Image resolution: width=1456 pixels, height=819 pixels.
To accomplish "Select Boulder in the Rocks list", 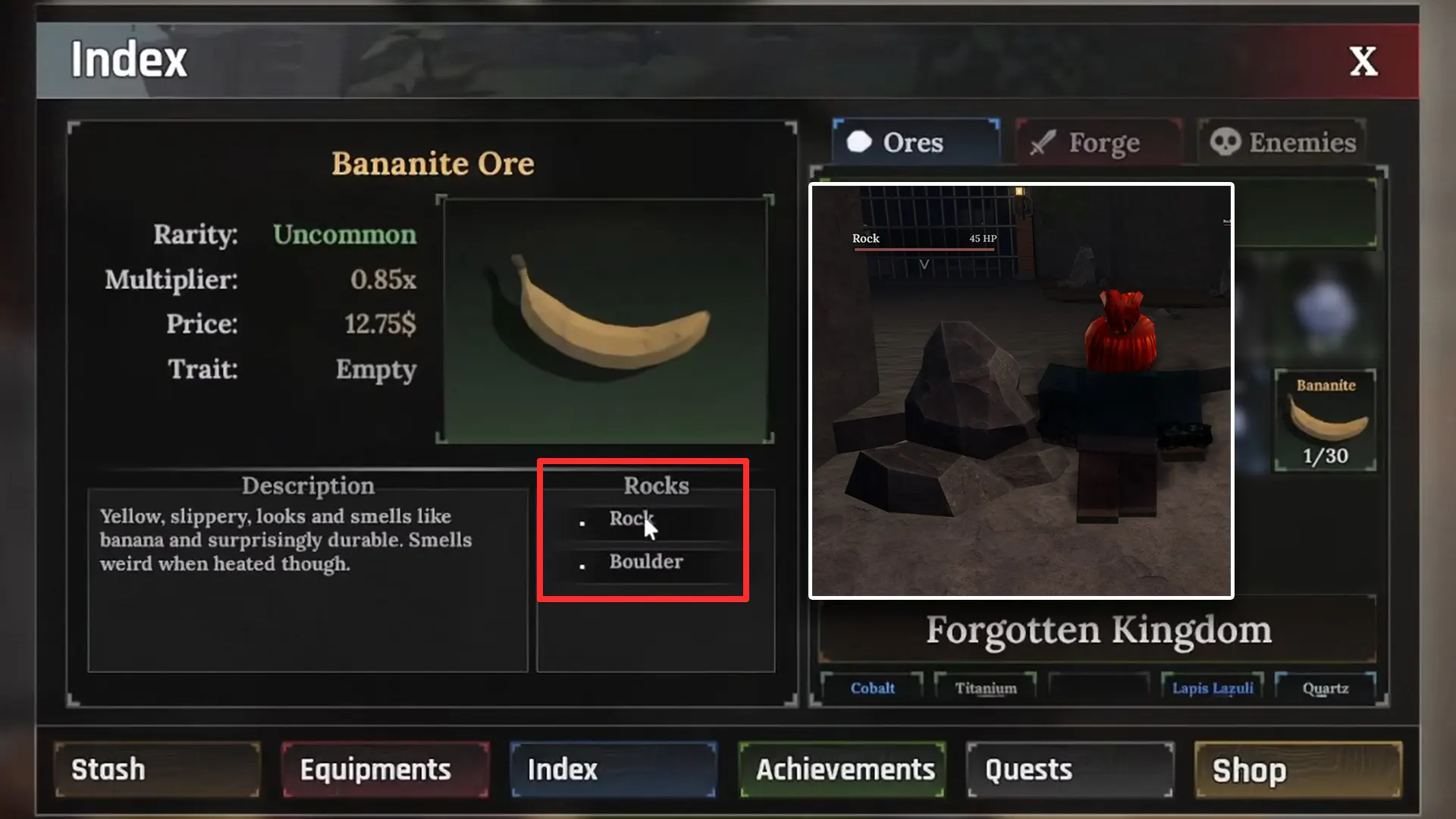I will click(x=645, y=562).
